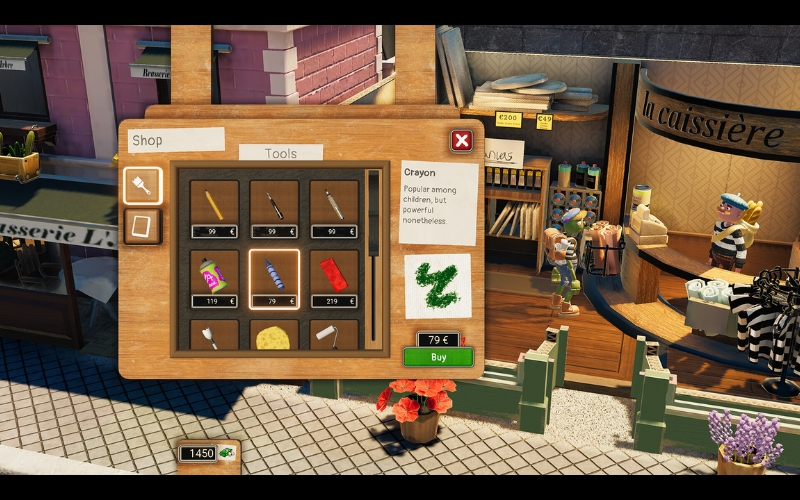The image size is (800, 500).
Task: Select the wide brush item in bottom row
Action: pyautogui.click(x=214, y=337)
